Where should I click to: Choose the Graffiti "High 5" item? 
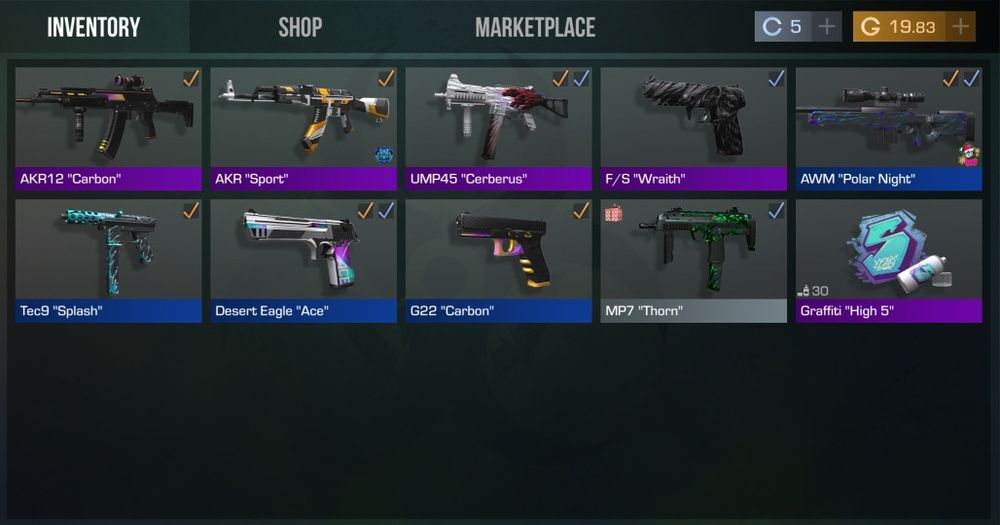tap(888, 260)
